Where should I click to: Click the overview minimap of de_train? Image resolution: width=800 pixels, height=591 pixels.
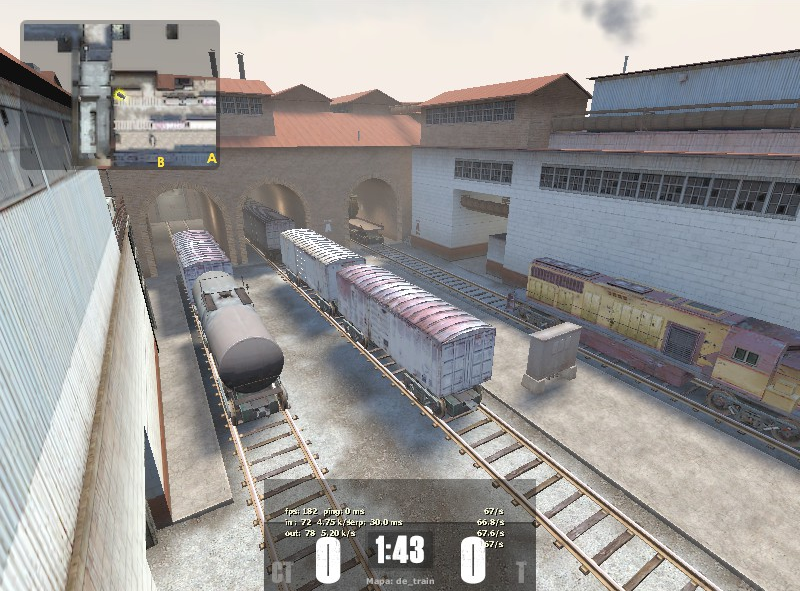pyautogui.click(x=120, y=95)
